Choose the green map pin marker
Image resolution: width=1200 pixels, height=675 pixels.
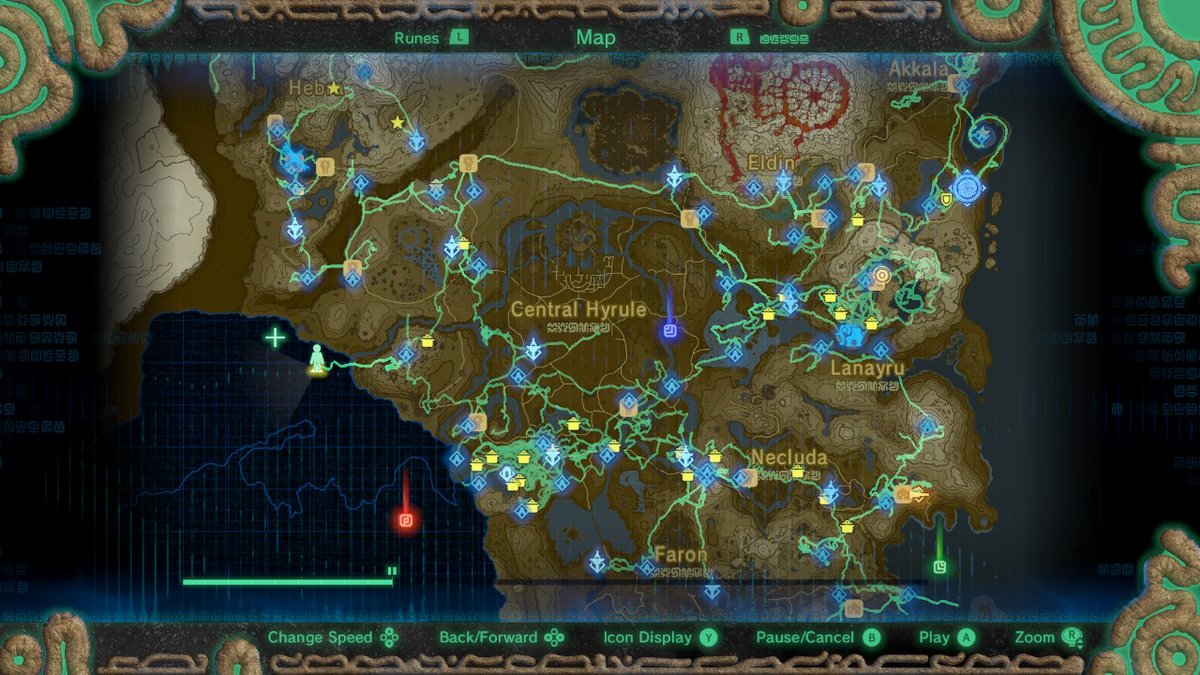[x=939, y=567]
